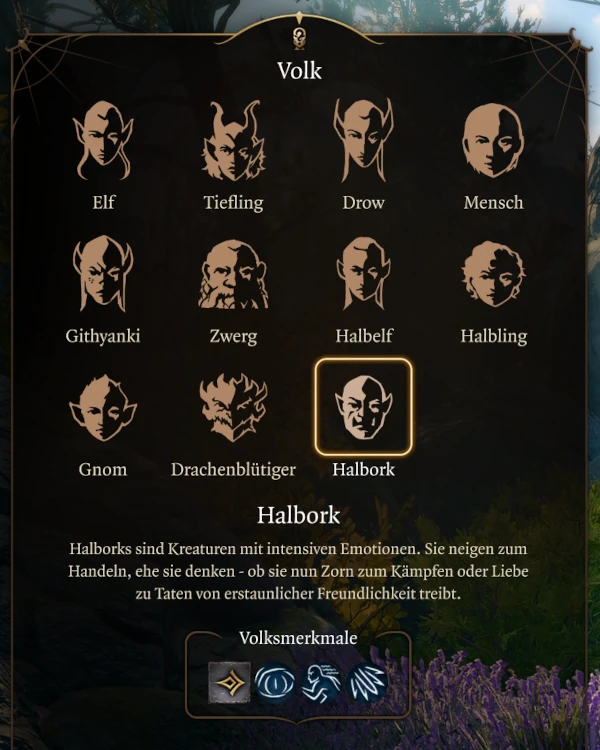Click the highlighted Halbork portrait

[363, 407]
